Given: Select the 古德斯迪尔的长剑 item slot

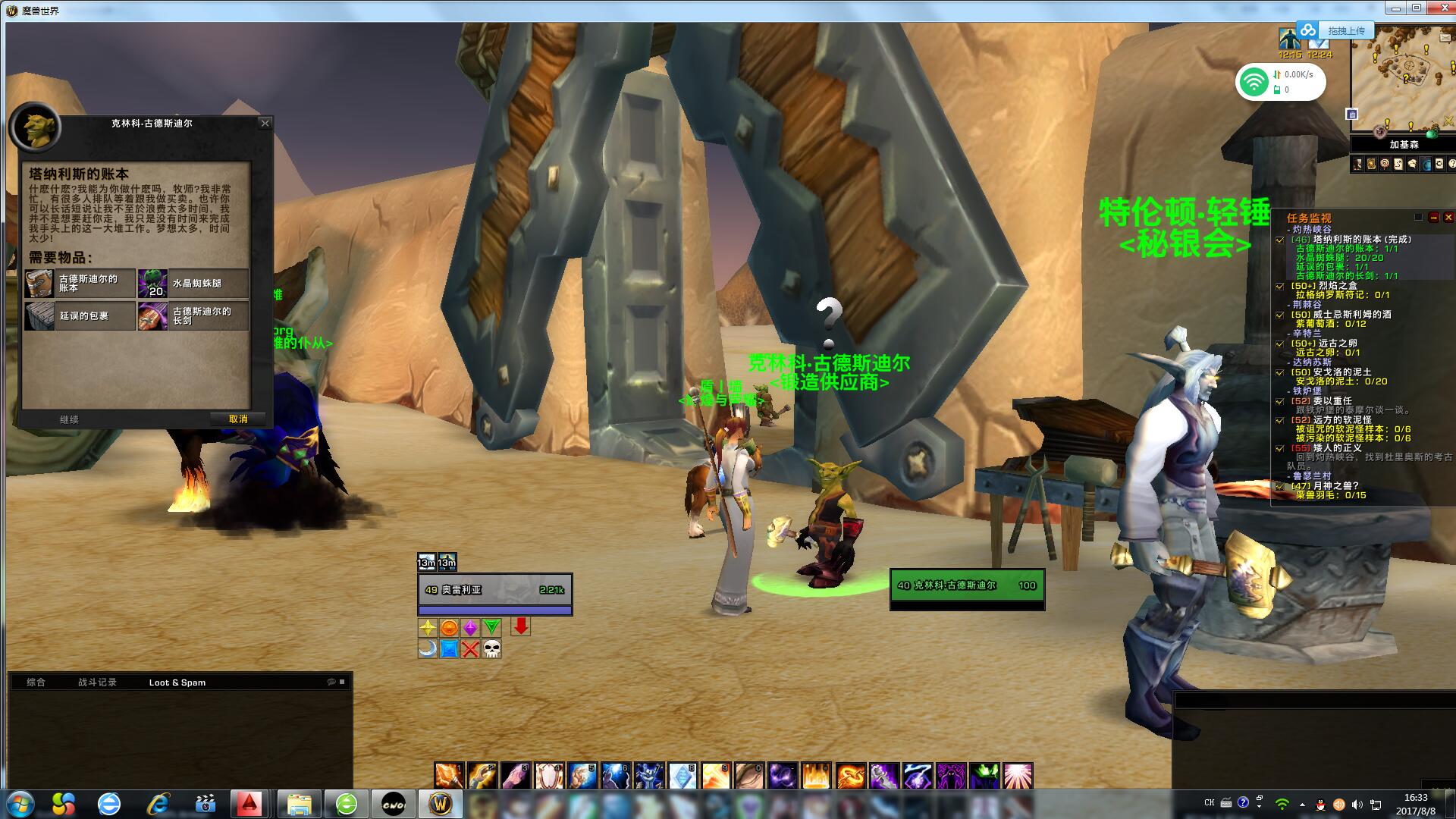Looking at the screenshot, I should pyautogui.click(x=193, y=316).
